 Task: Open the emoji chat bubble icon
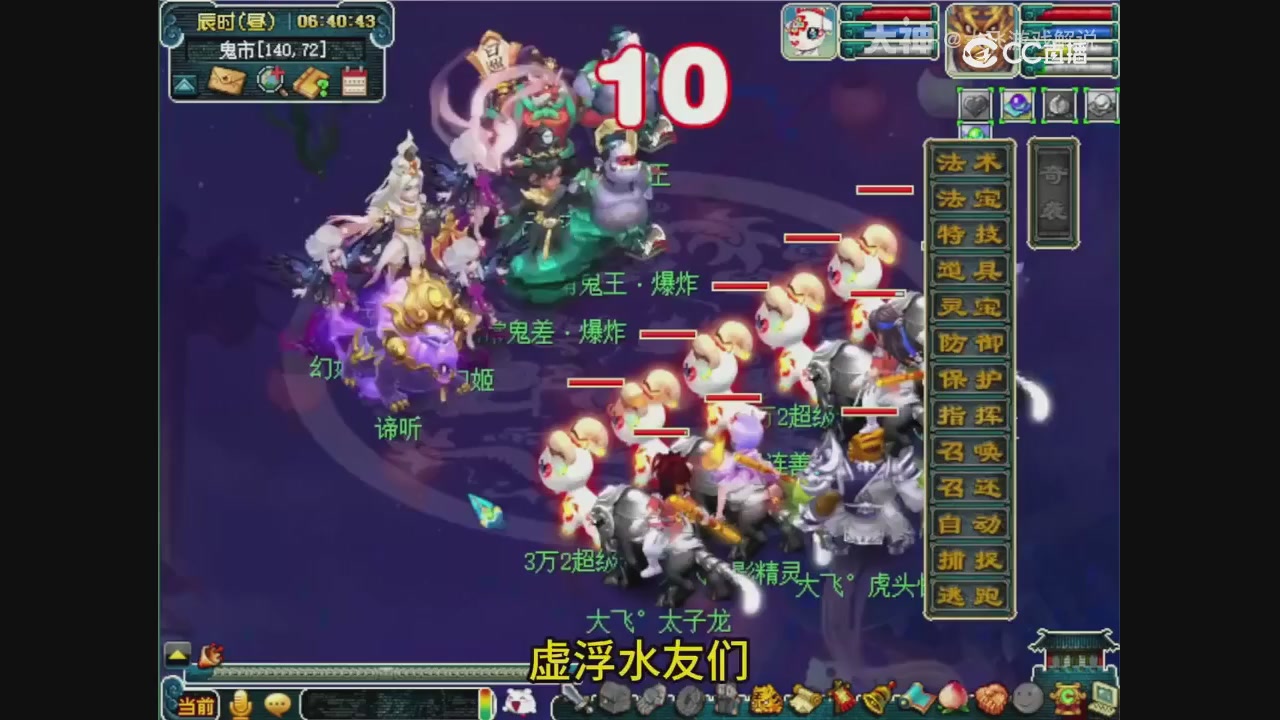(278, 705)
